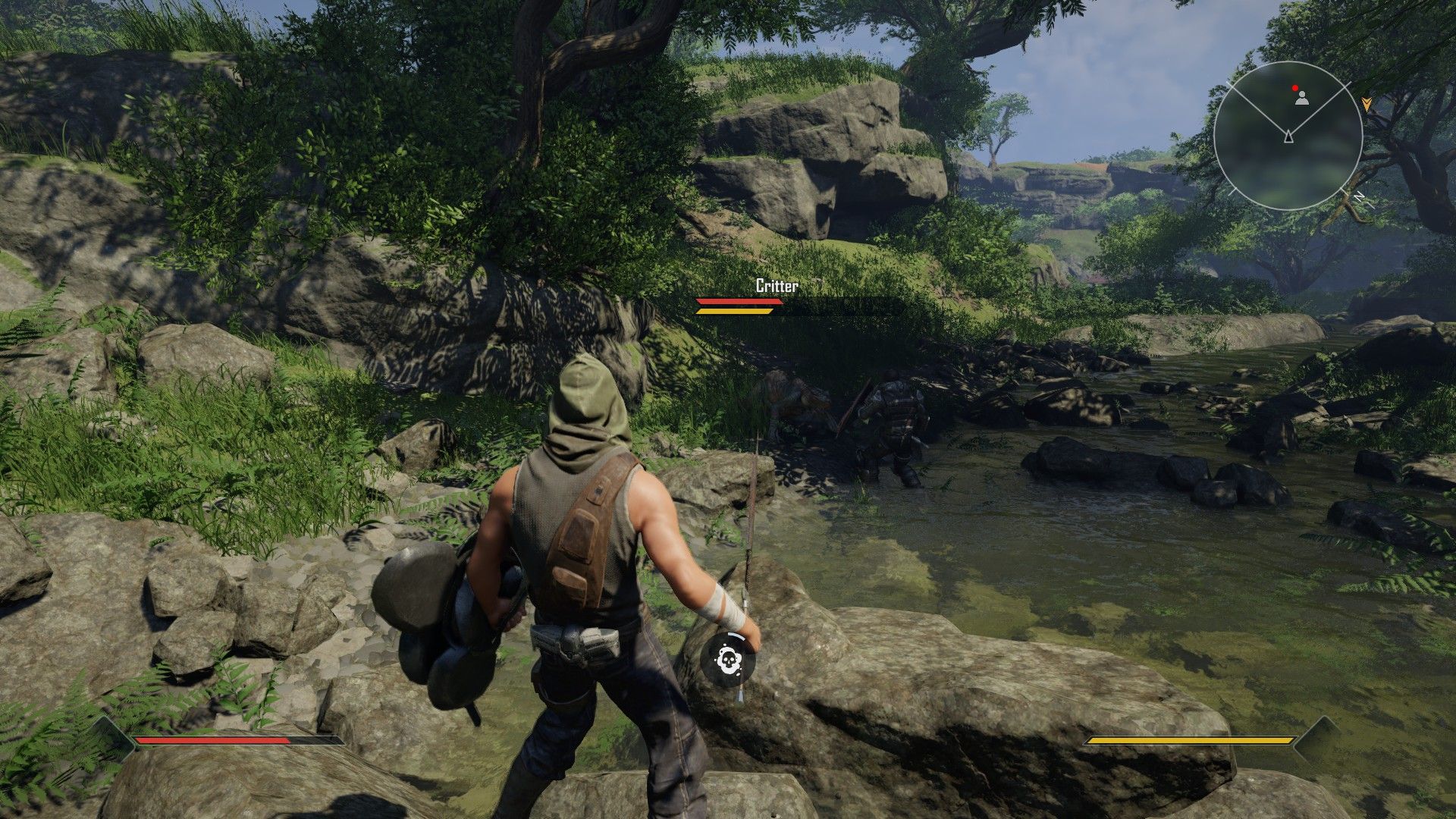Screen dimensions: 1456x819
Task: Click the round skull icon
Action: point(728,657)
